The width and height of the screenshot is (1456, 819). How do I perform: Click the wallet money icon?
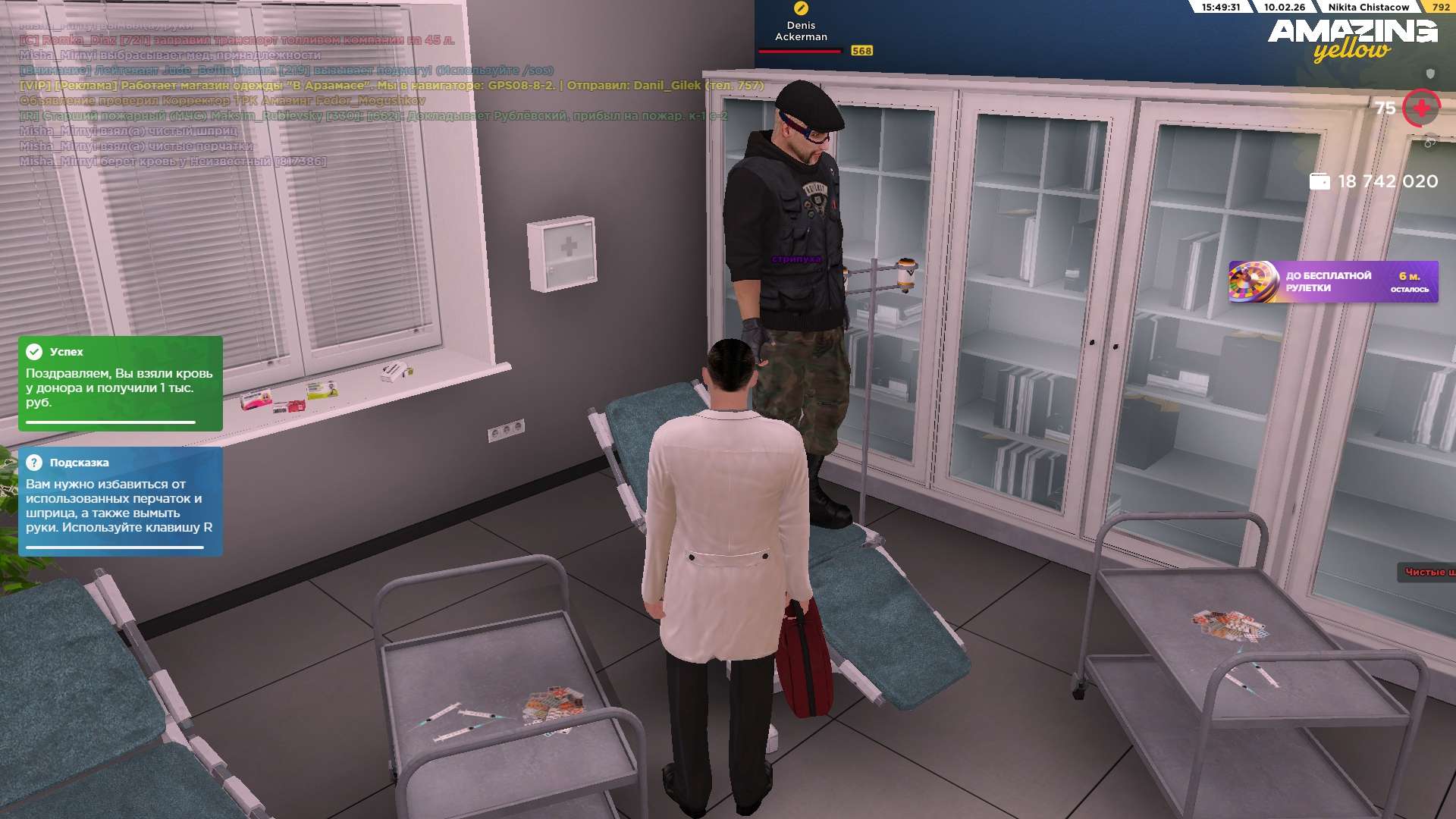(1319, 182)
